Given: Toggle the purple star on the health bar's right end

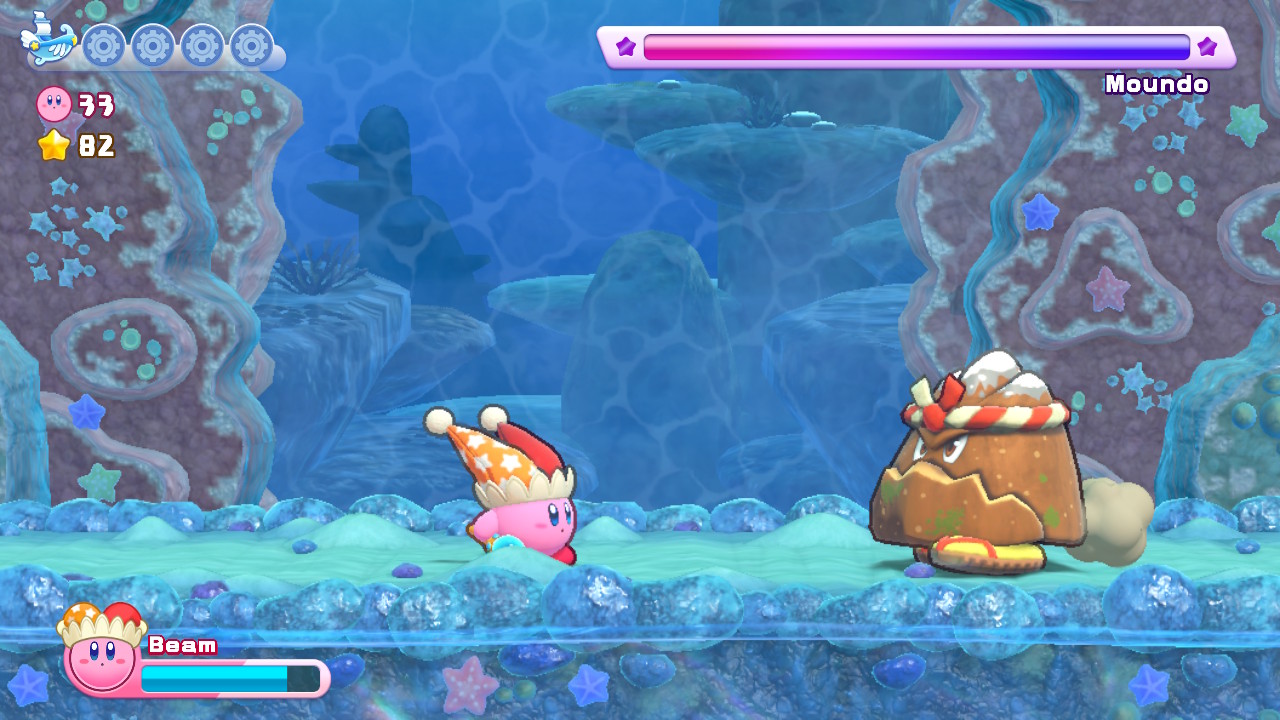Looking at the screenshot, I should click(x=1209, y=46).
